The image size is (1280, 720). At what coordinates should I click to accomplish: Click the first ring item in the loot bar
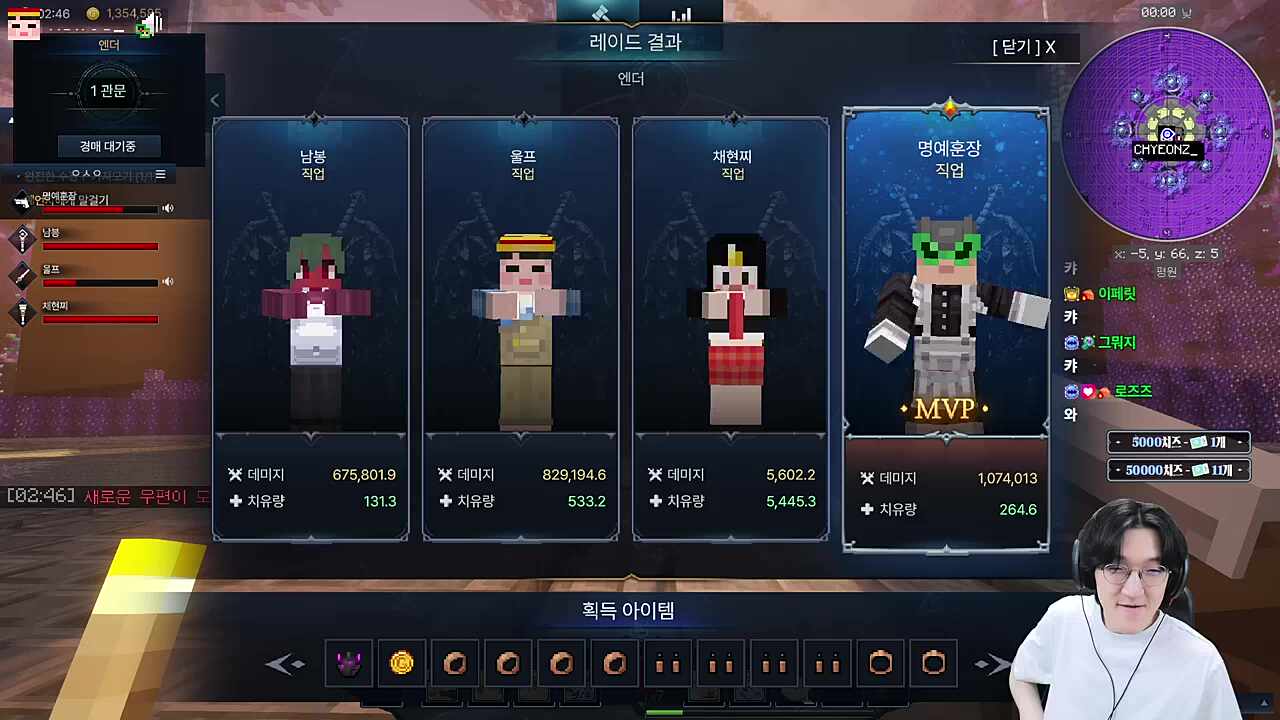click(455, 663)
